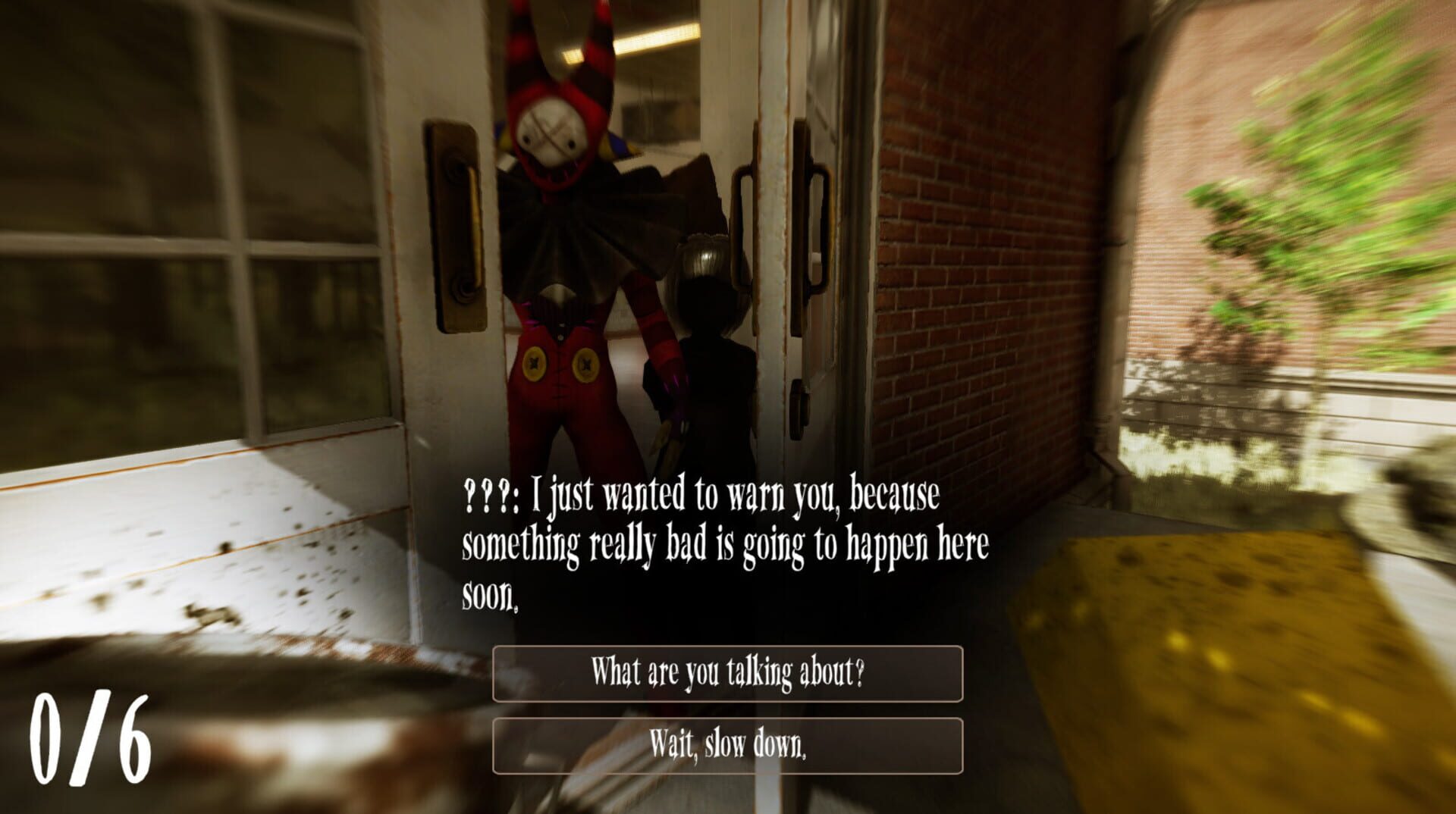Choose the response "Wait, slow down."
Viewport: 1456px width, 814px height.
pyautogui.click(x=726, y=747)
